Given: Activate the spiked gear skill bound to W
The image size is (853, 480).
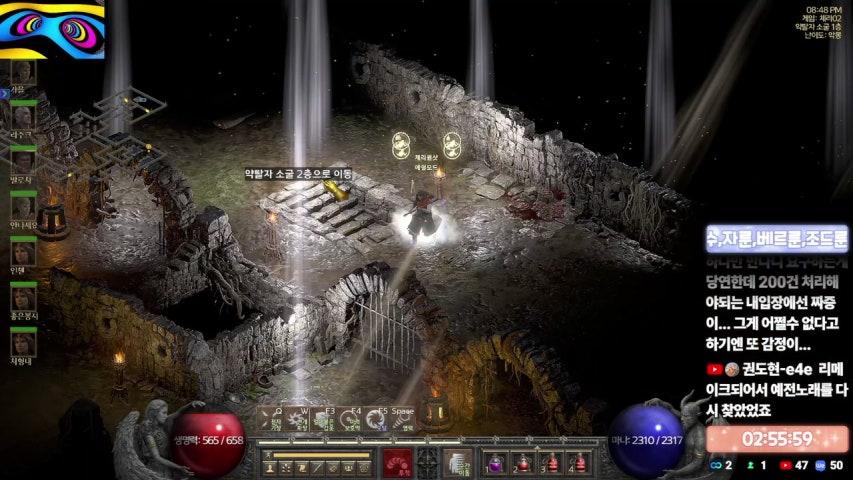Looking at the screenshot, I should click(298, 421).
